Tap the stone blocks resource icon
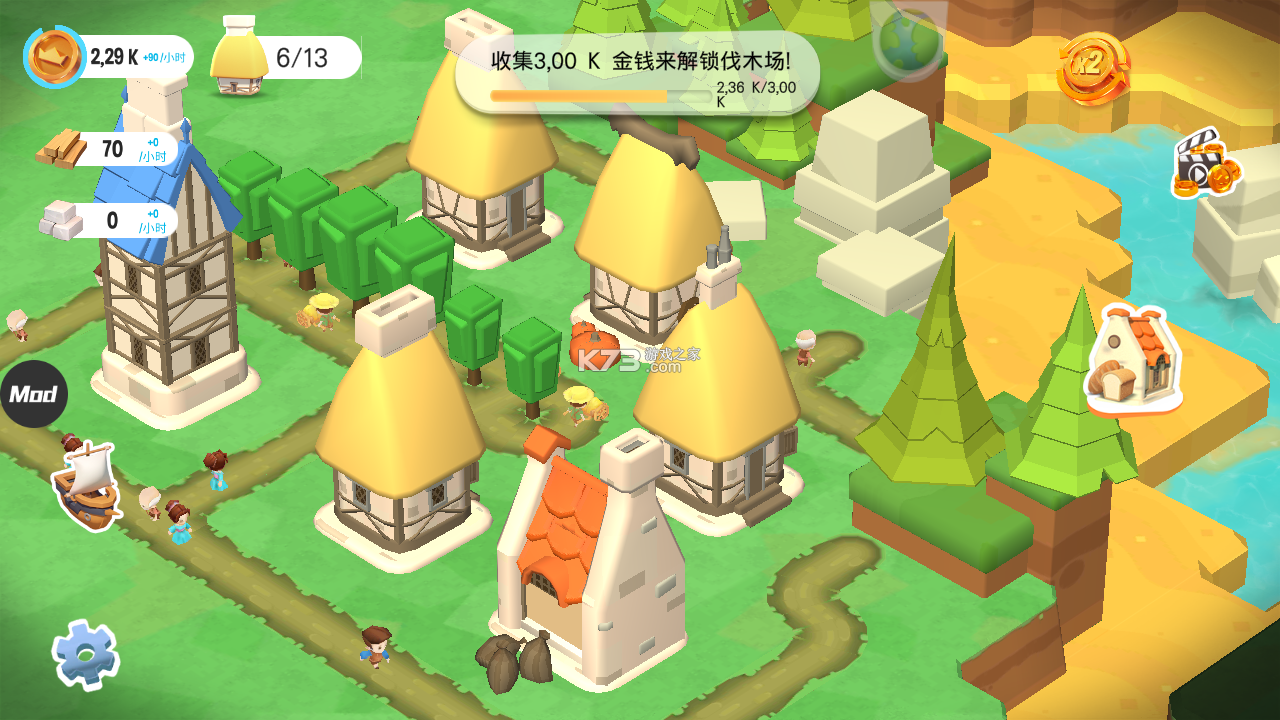 (x=61, y=220)
